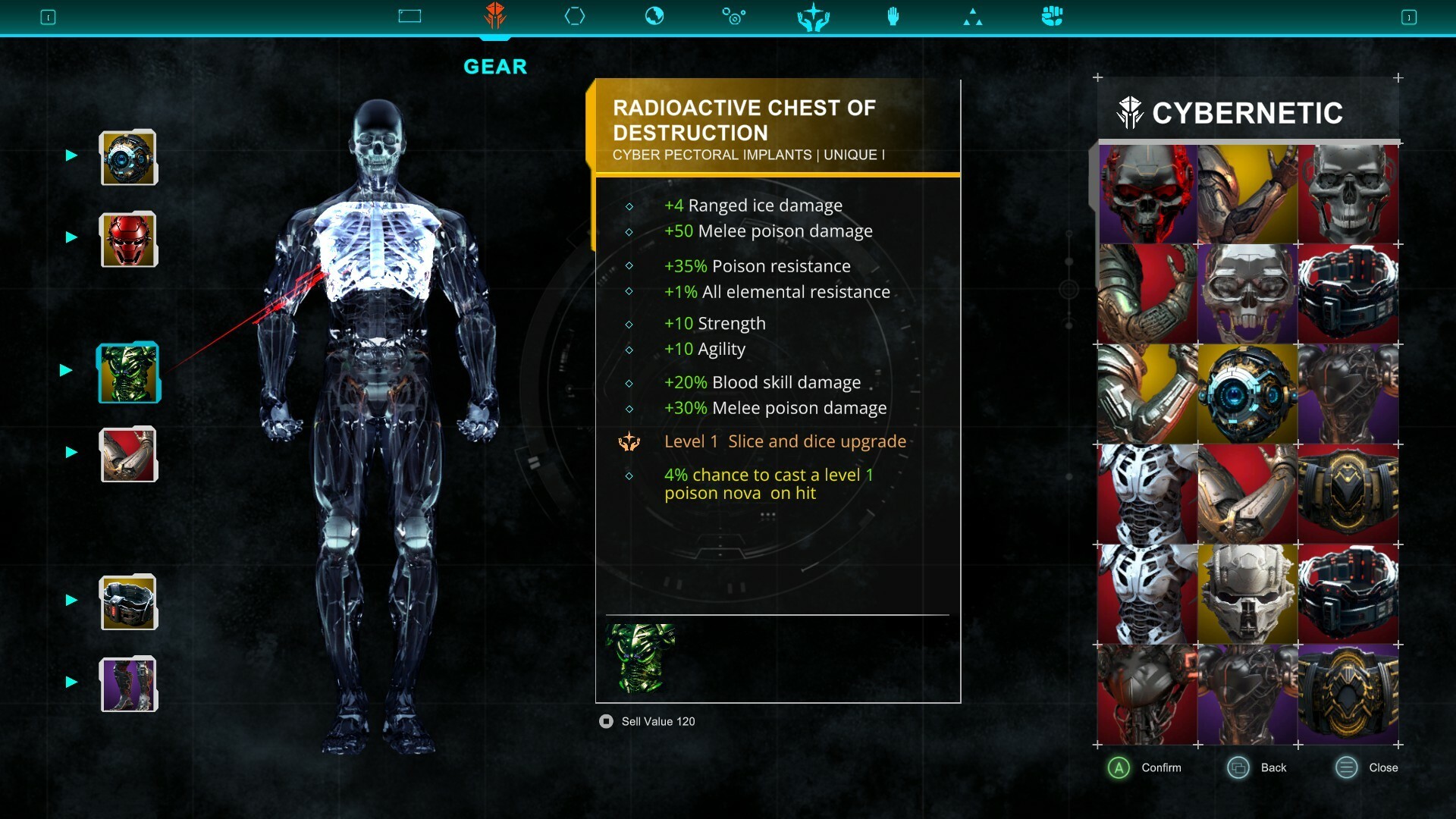This screenshot has width=1456, height=819.
Task: Toggle the right bumper indicator button
Action: tap(1410, 16)
